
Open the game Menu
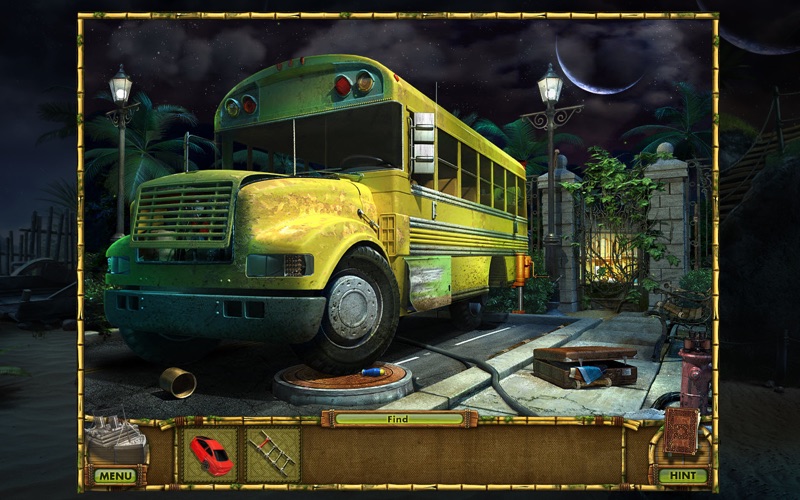[x=116, y=476]
